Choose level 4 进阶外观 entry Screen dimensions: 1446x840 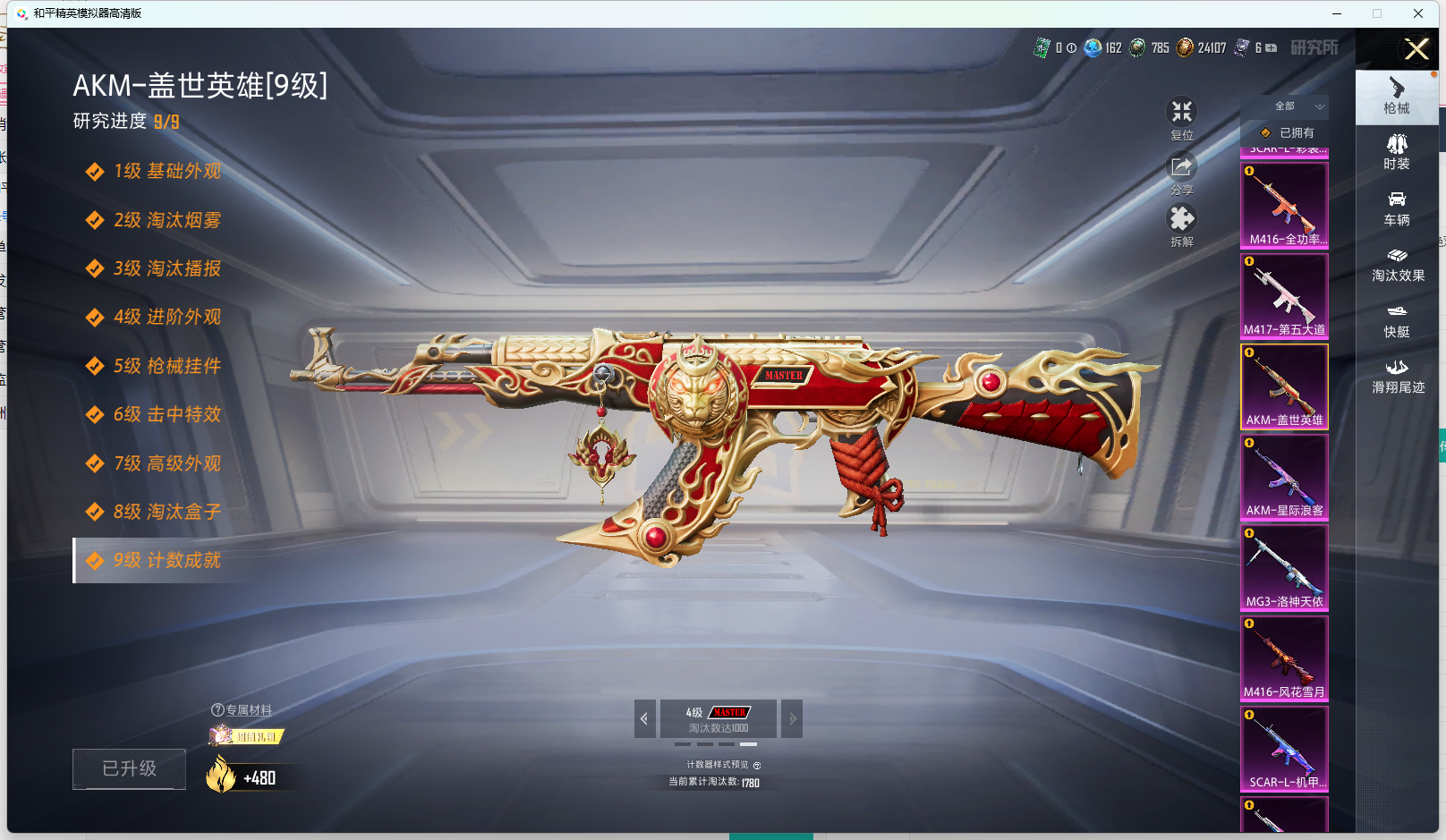point(166,318)
